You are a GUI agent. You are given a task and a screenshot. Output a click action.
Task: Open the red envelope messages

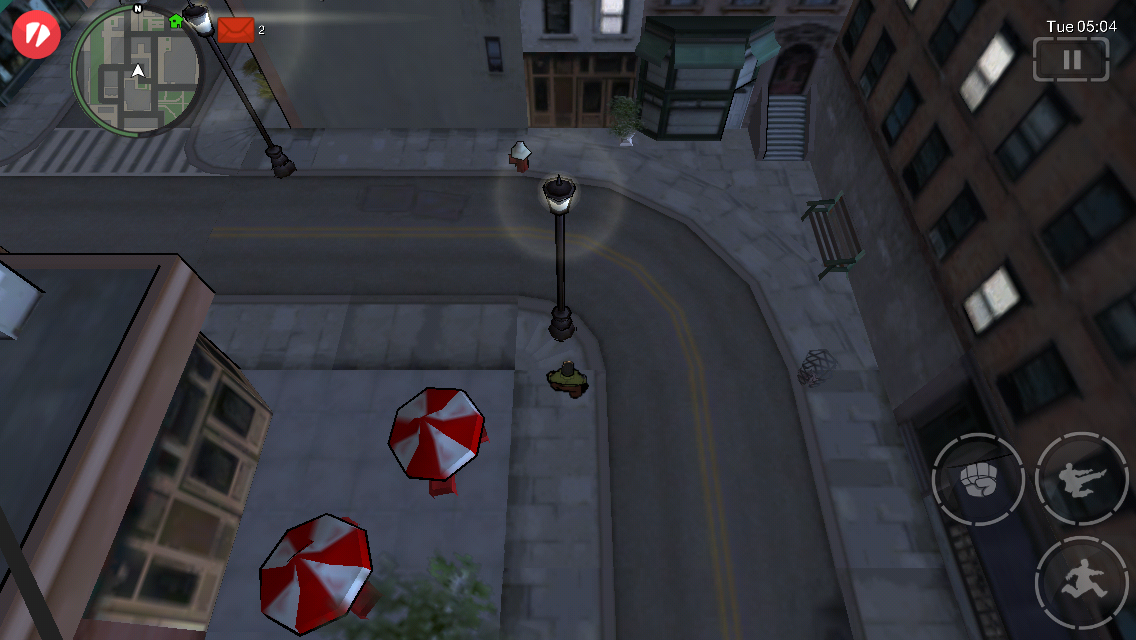pos(236,30)
